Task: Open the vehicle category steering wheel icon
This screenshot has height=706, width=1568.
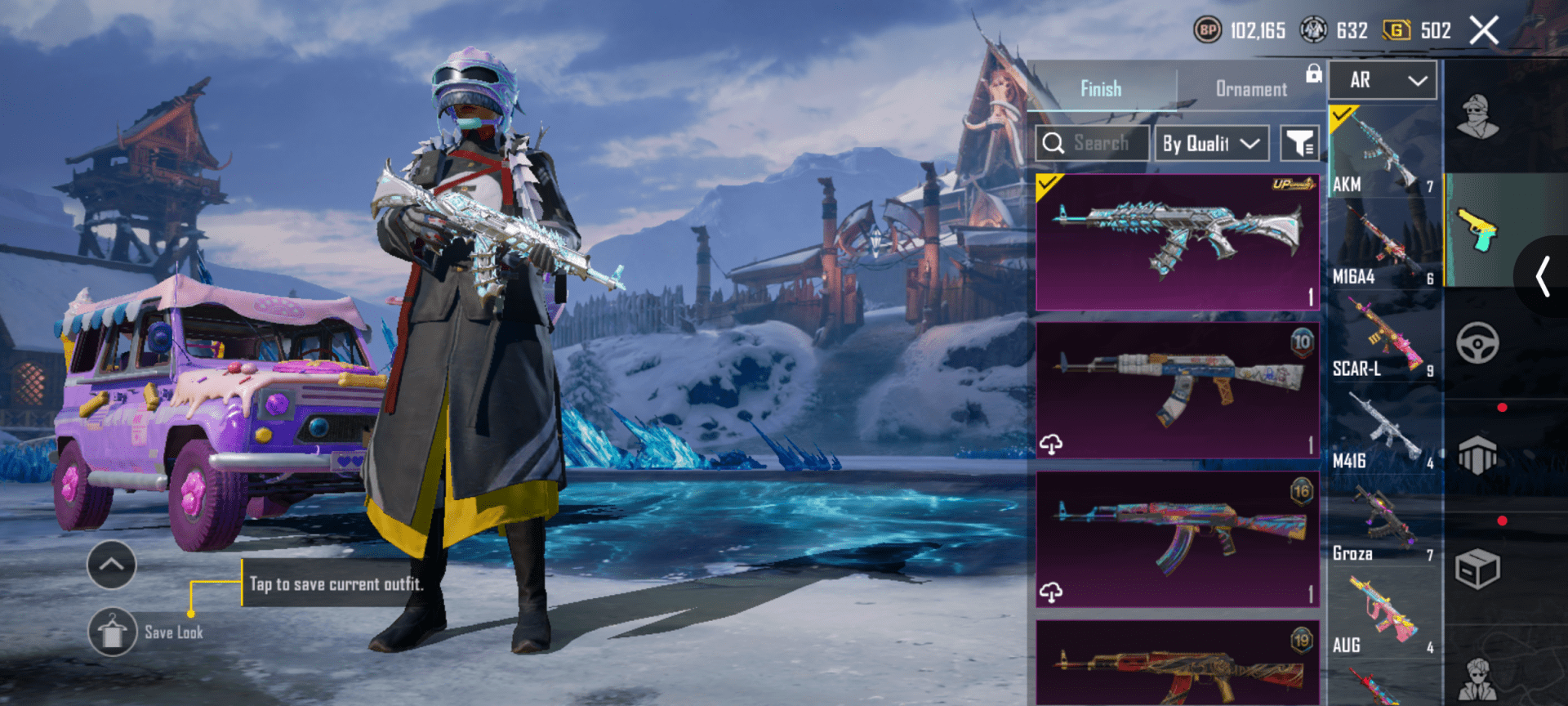Action: [x=1477, y=342]
